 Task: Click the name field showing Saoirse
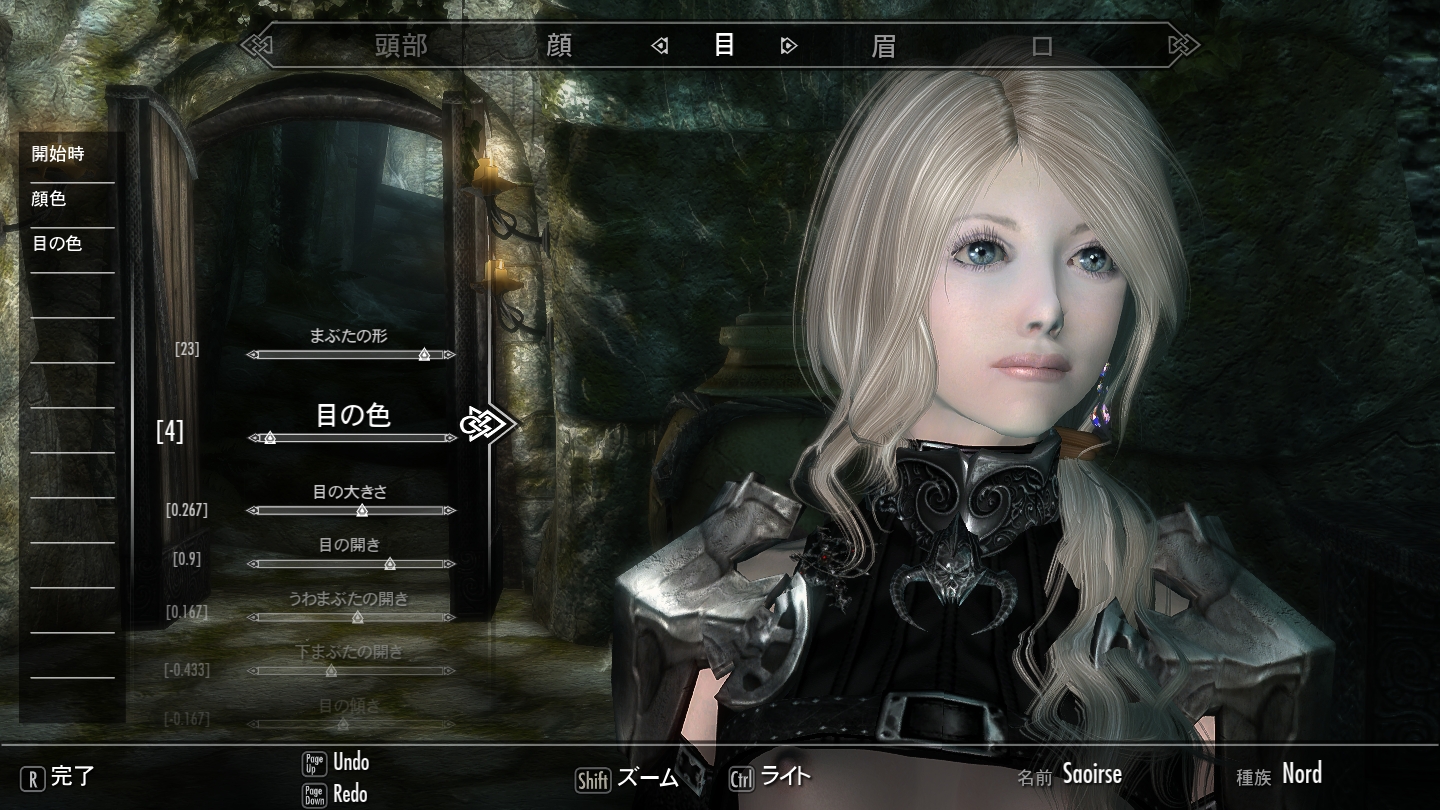click(1093, 773)
